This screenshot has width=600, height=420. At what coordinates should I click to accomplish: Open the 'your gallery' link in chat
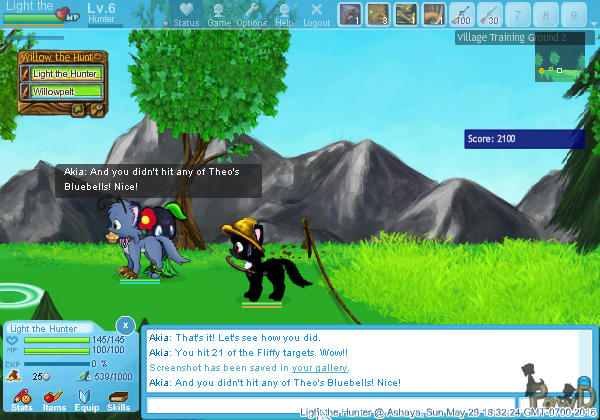coord(320,368)
